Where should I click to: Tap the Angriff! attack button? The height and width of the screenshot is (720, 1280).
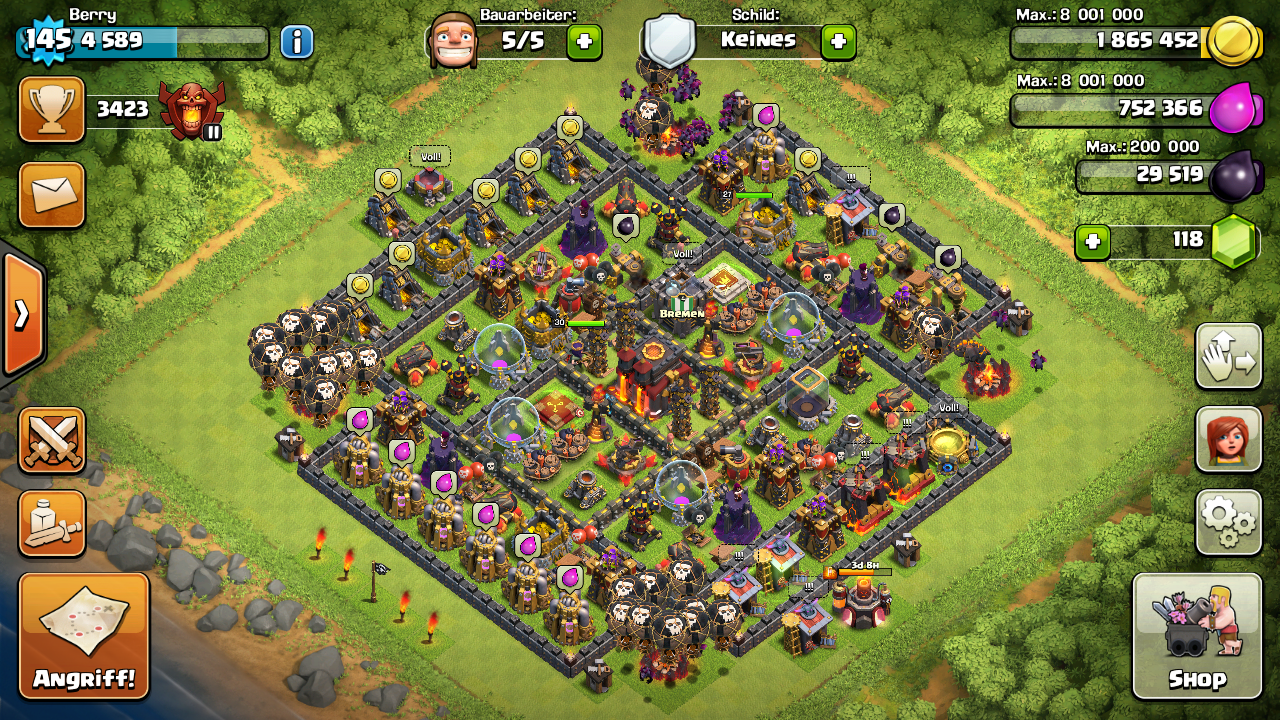[x=84, y=636]
